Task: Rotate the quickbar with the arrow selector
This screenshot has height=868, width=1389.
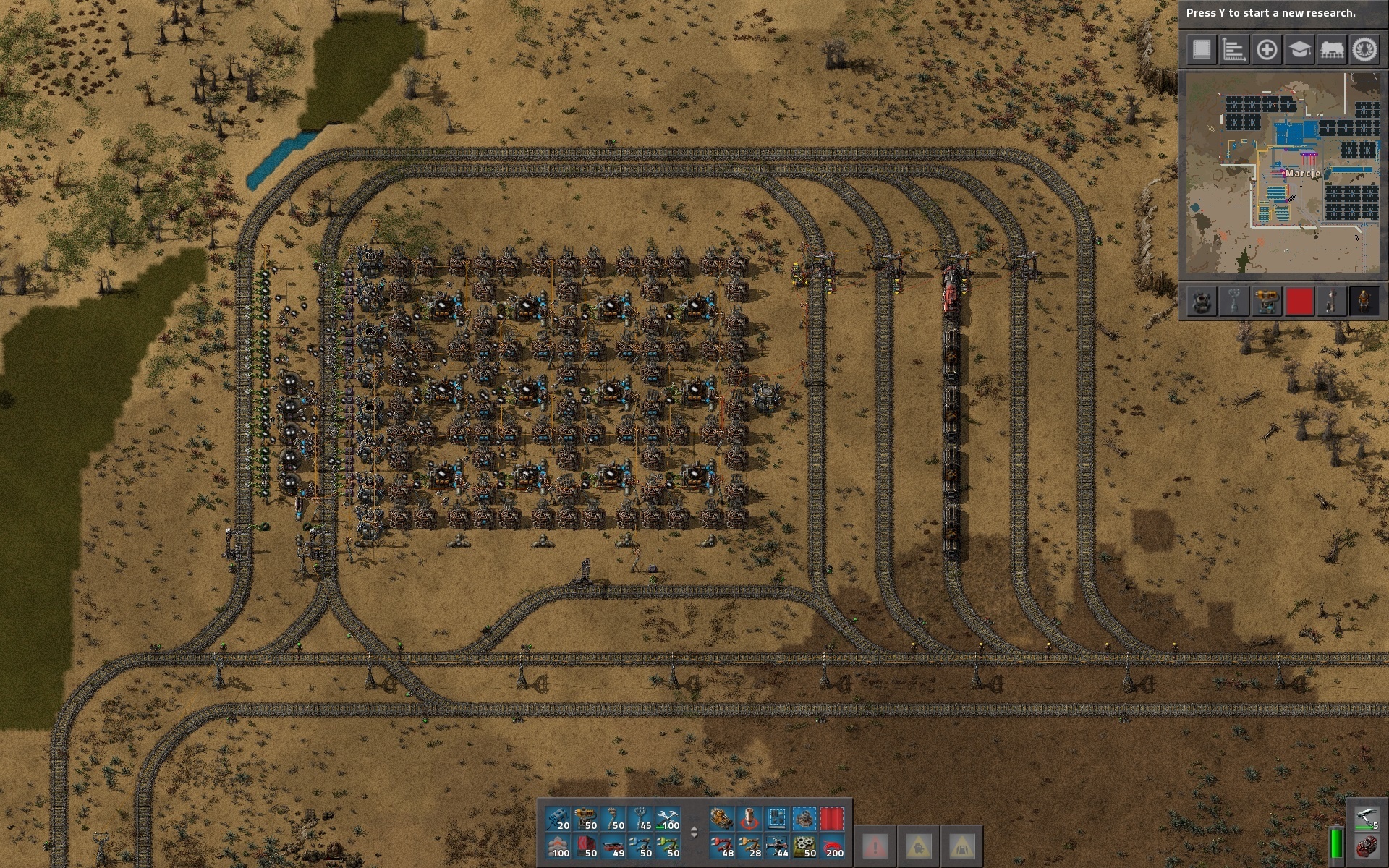Action: (694, 832)
